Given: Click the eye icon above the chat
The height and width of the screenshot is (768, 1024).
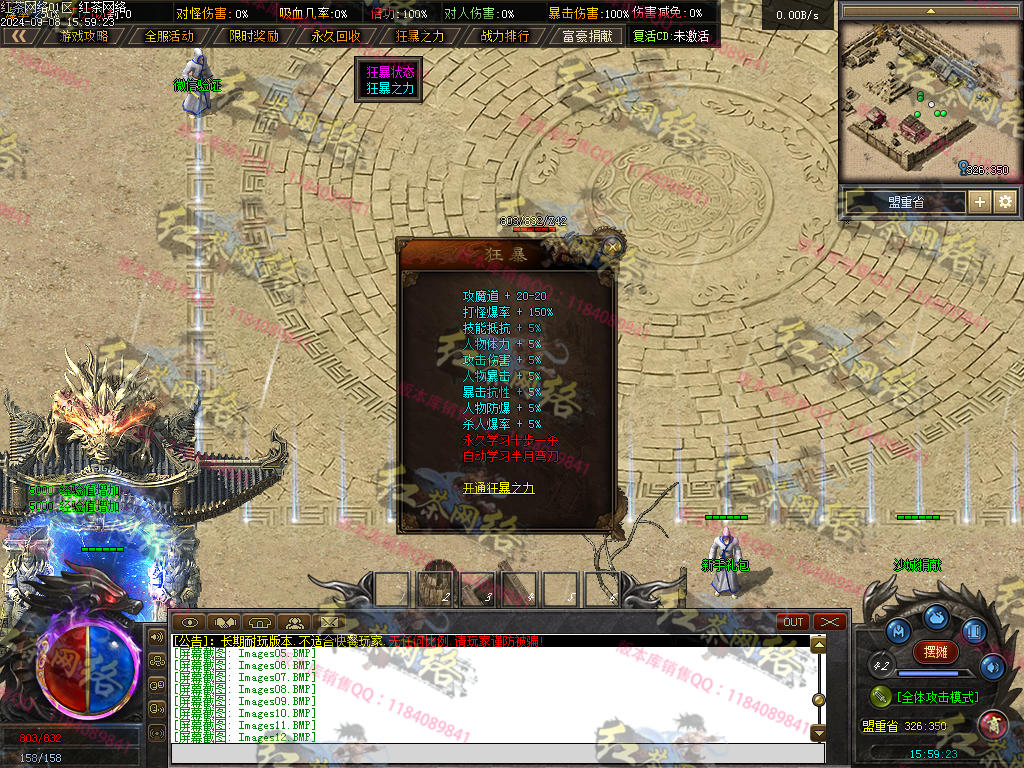Looking at the screenshot, I should (x=193, y=622).
